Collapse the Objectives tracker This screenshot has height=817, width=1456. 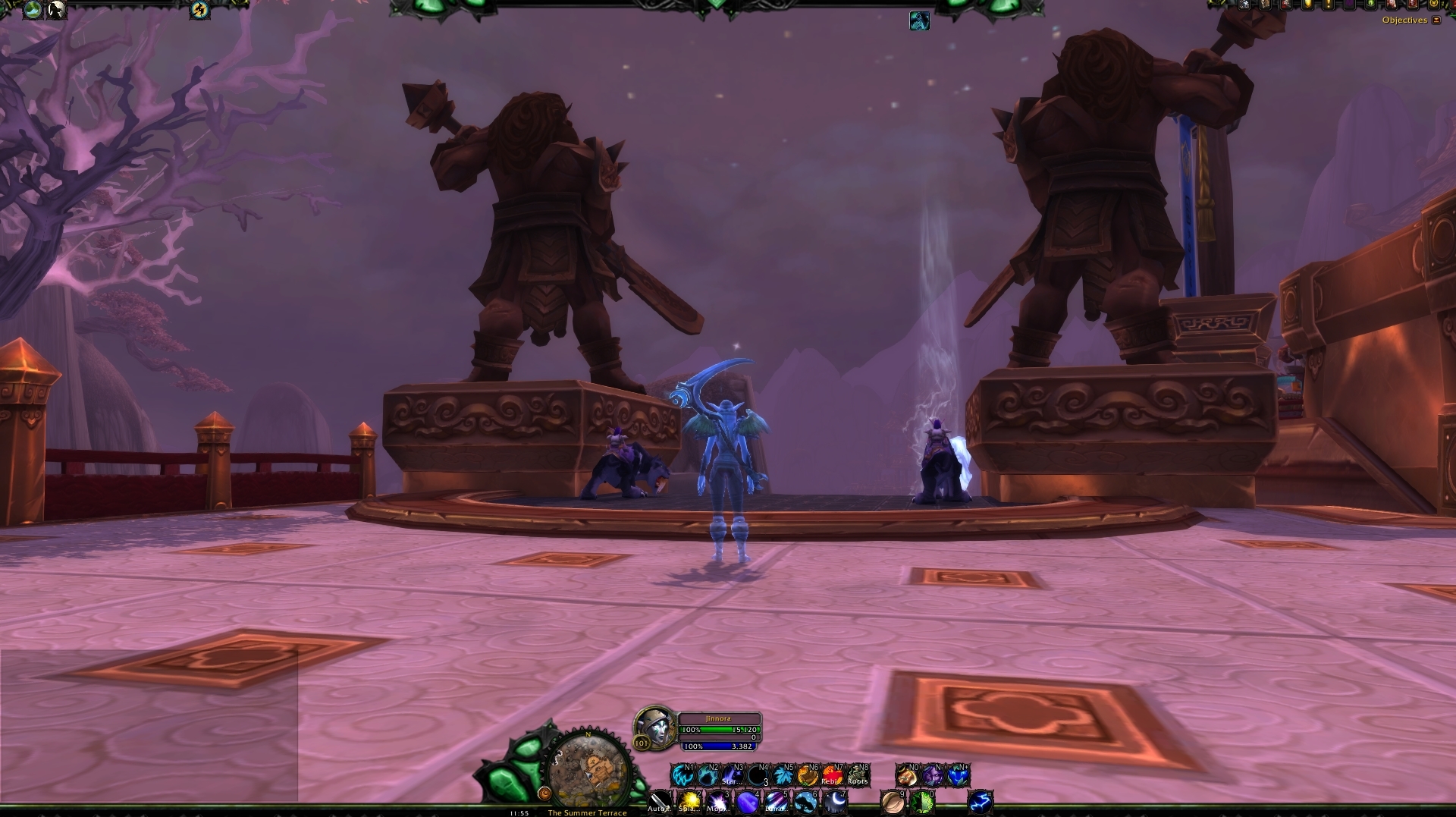(1436, 20)
